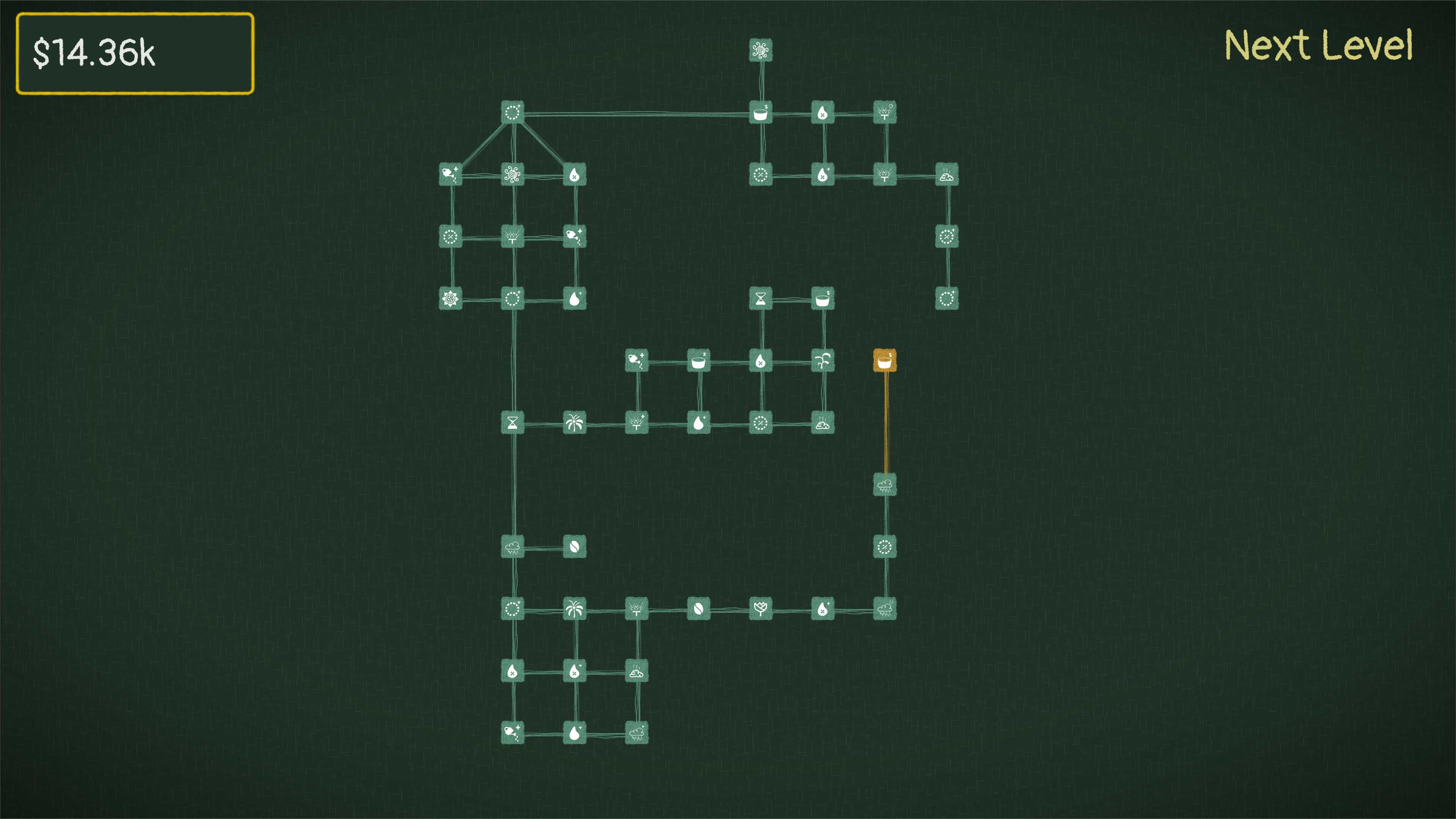Image resolution: width=1456 pixels, height=819 pixels.
Task: Select the money bowl node on the top row
Action: [x=760, y=111]
